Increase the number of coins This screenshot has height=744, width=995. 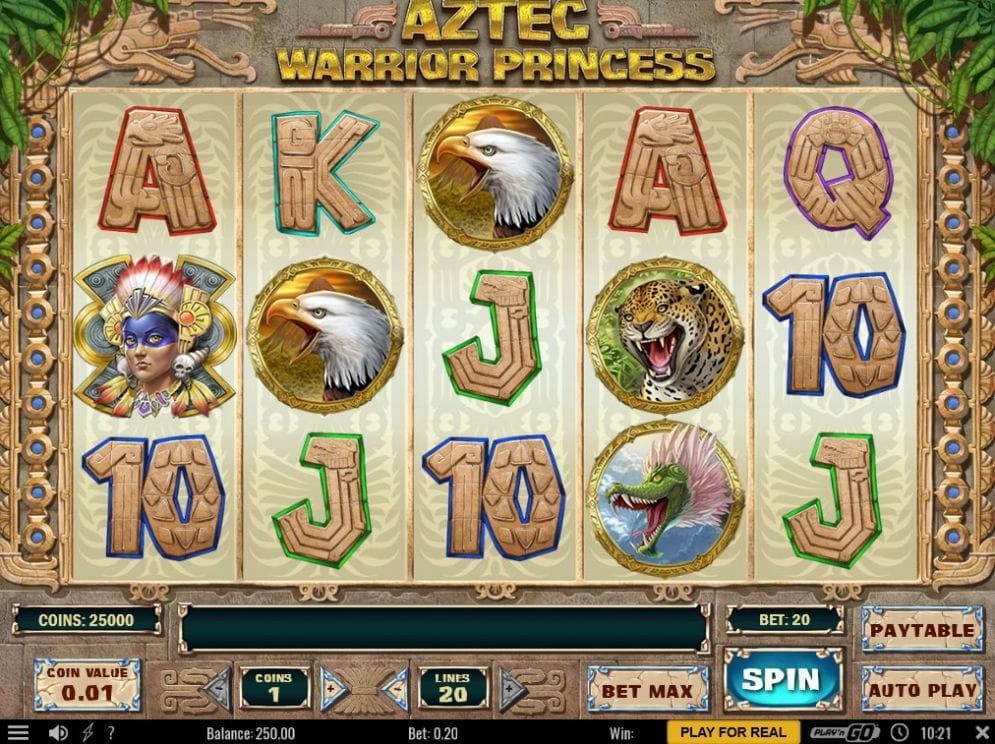click(x=330, y=688)
